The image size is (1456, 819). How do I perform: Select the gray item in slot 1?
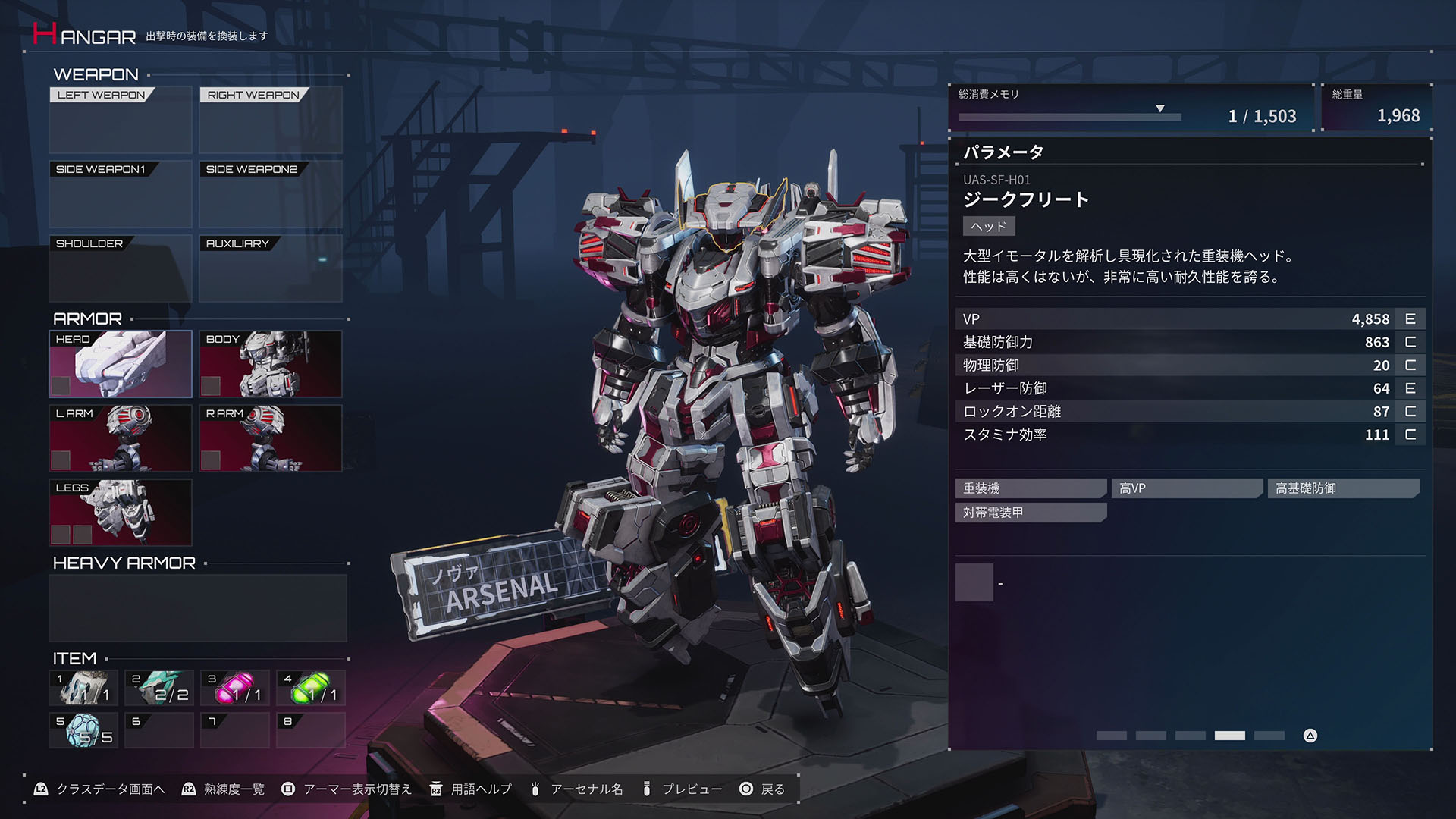click(82, 688)
